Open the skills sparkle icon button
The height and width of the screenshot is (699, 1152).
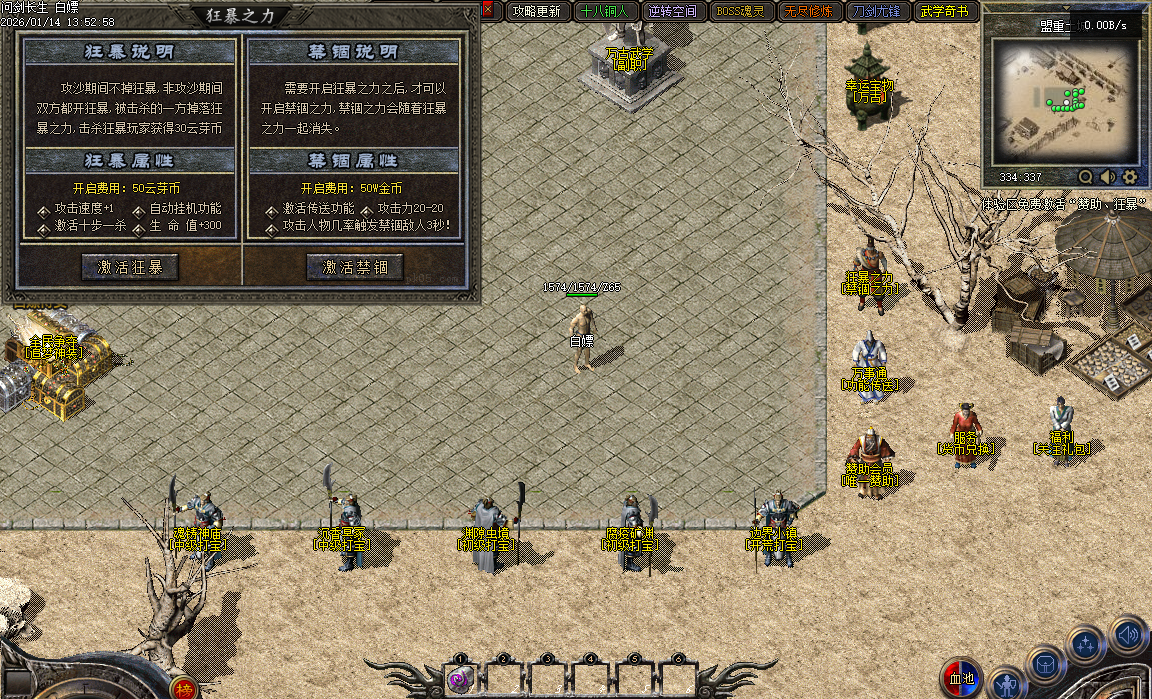pos(1085,645)
